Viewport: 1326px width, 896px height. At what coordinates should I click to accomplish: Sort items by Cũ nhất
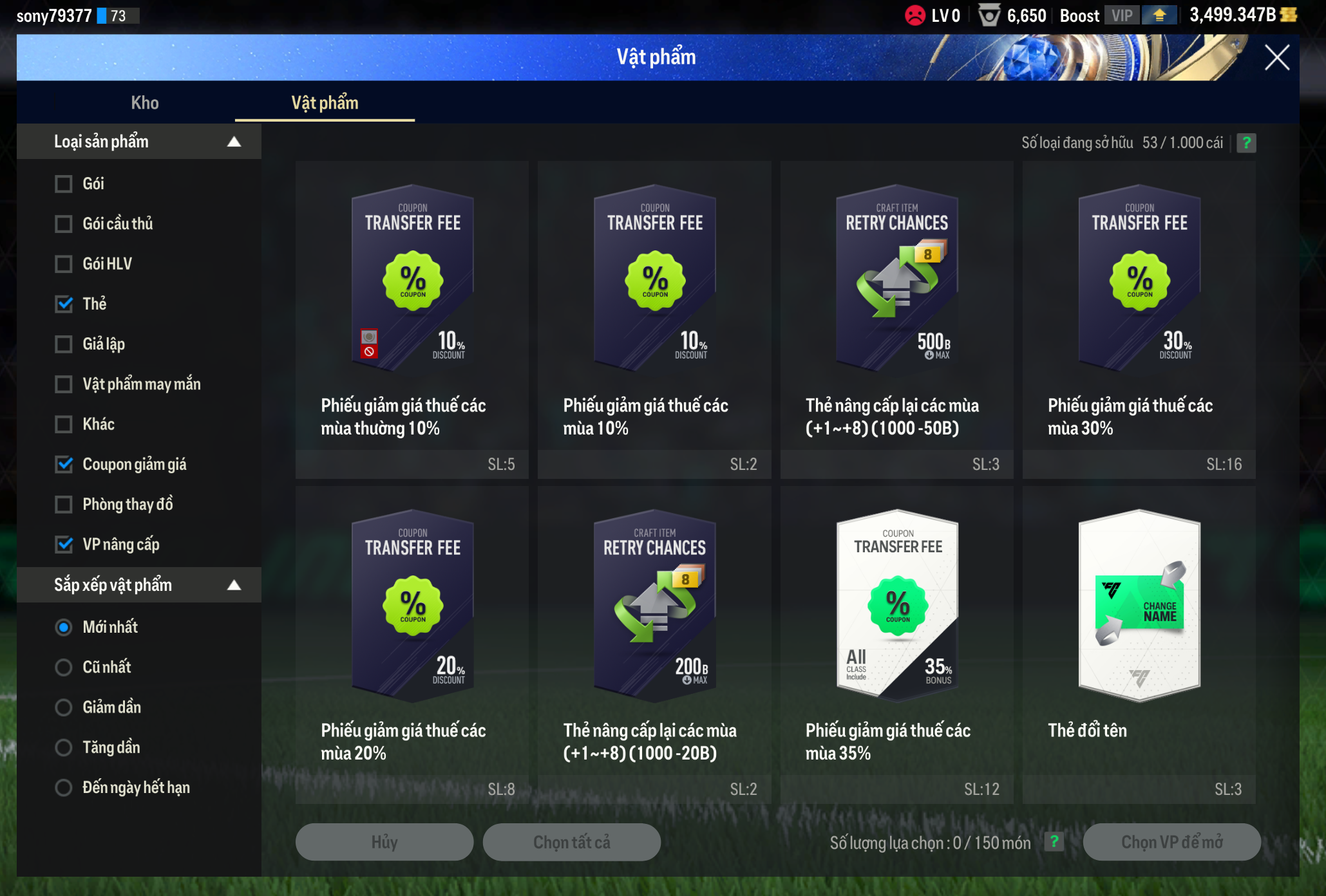tap(64, 667)
